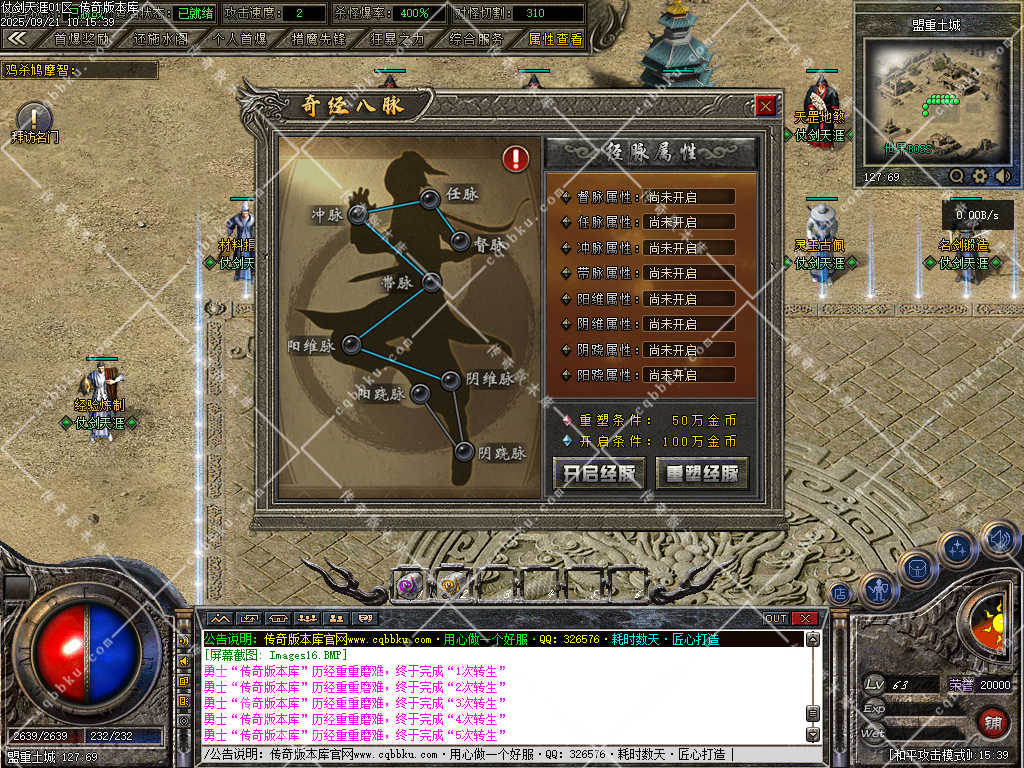This screenshot has height=768, width=1024.
Task: Click the 重塑经脉 button
Action: point(702,474)
